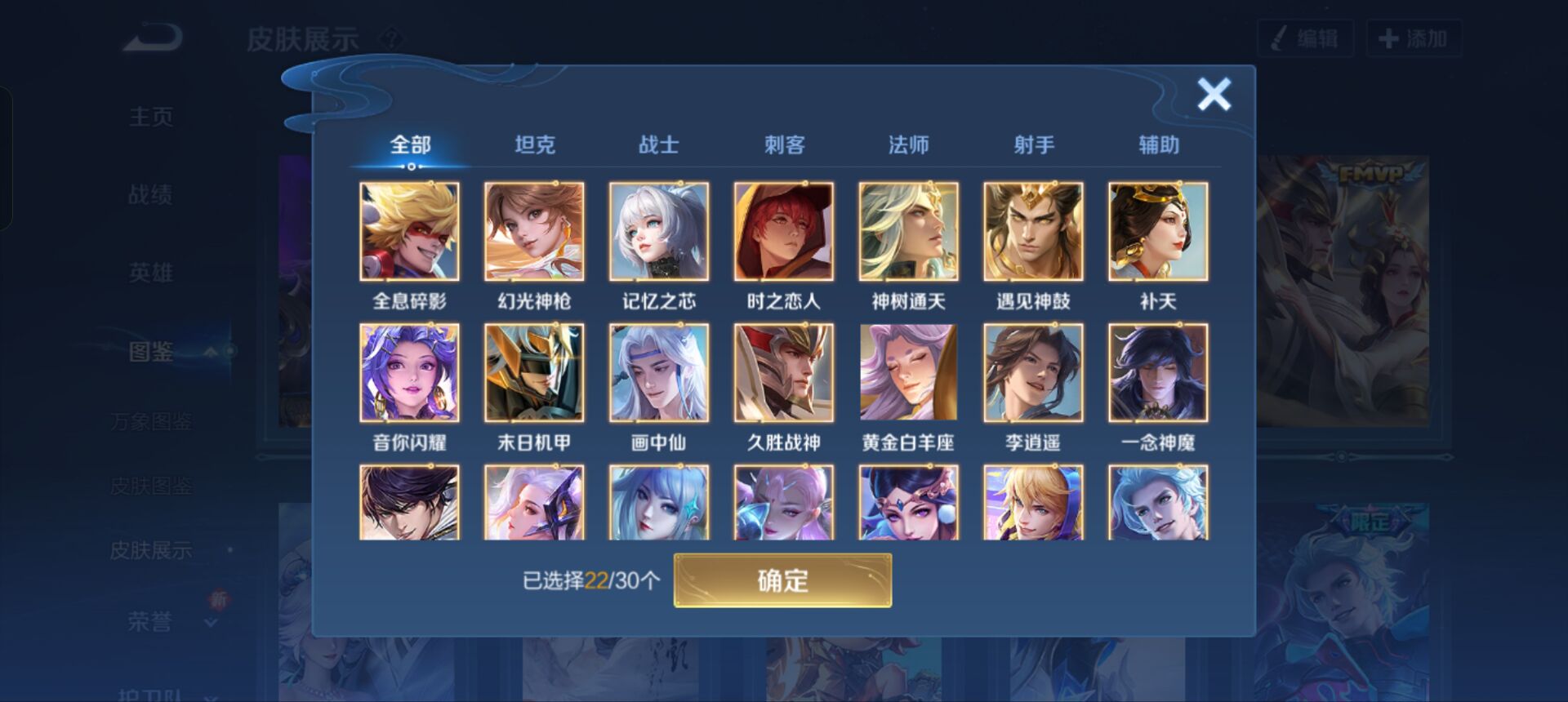Click the back arrow at top left

[151, 35]
